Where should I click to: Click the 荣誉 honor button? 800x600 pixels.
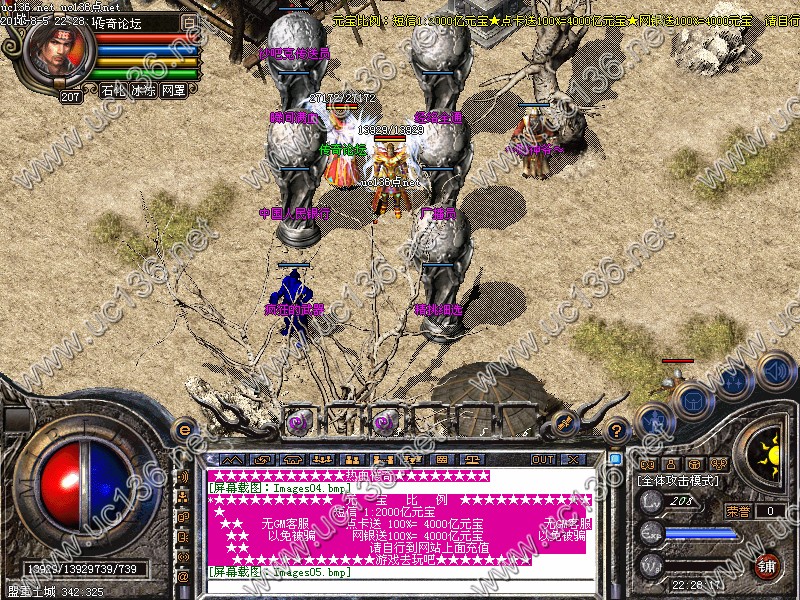pos(739,510)
